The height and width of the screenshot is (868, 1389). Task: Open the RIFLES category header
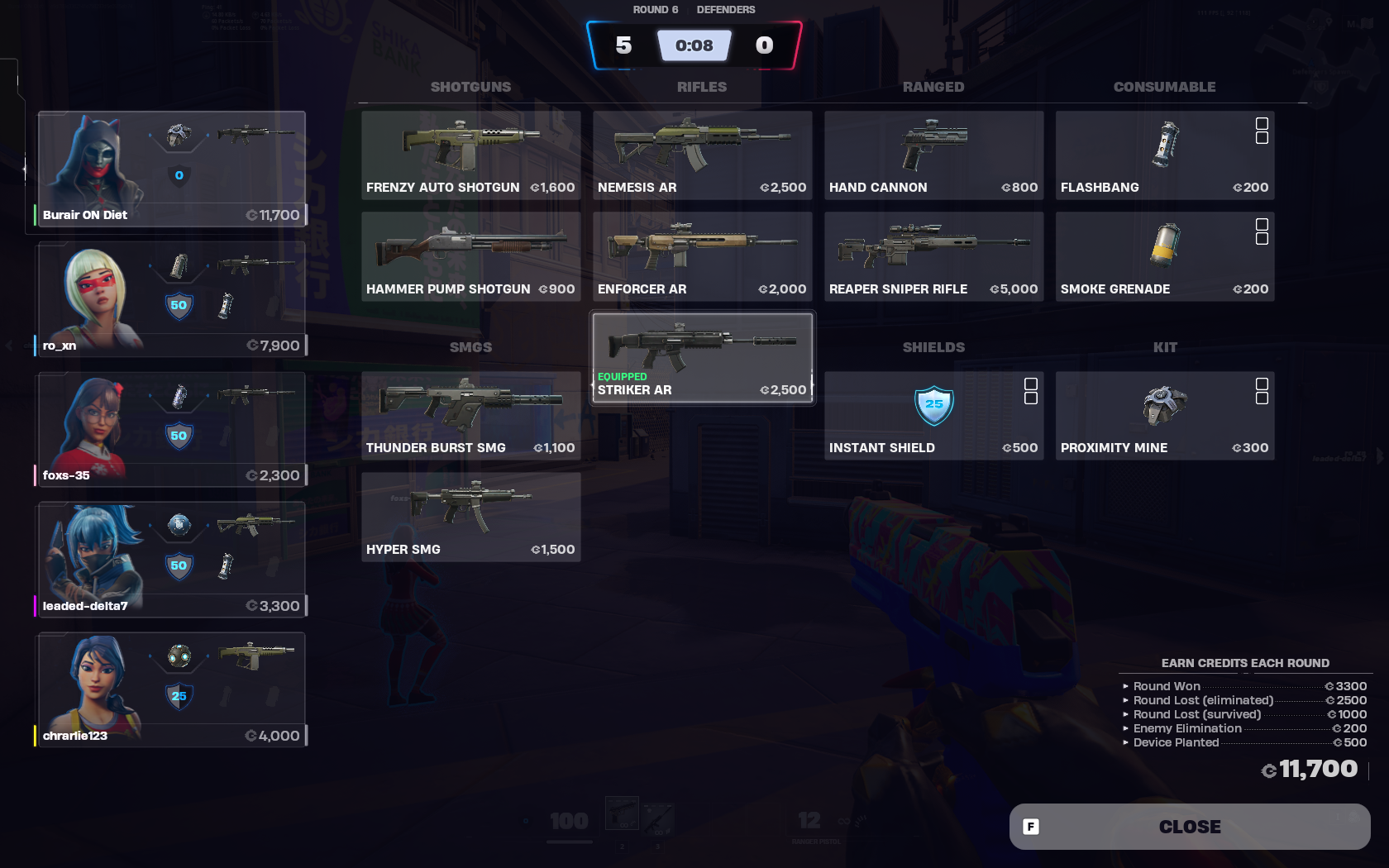pyautogui.click(x=701, y=86)
